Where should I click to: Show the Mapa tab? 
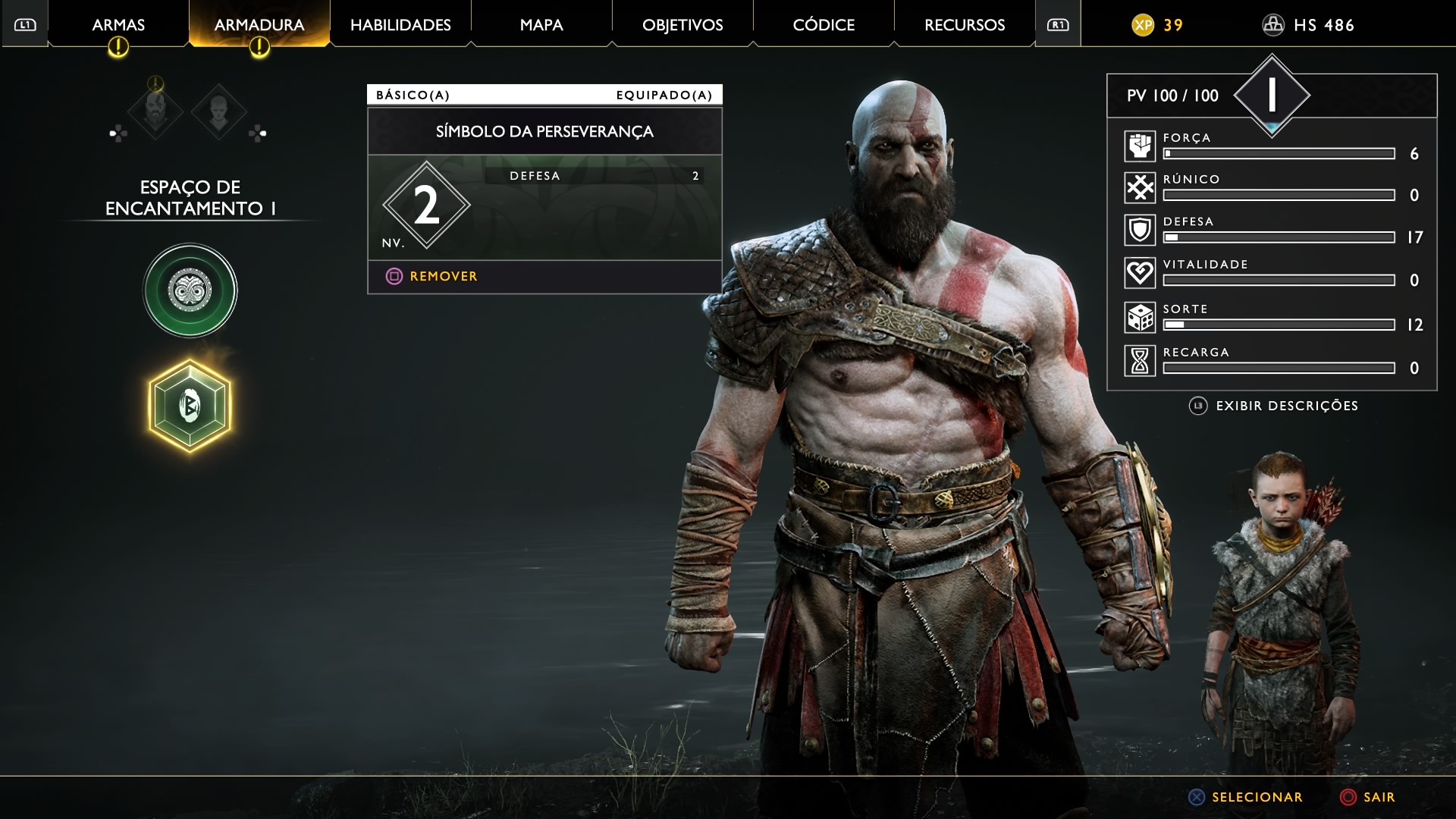tap(541, 25)
